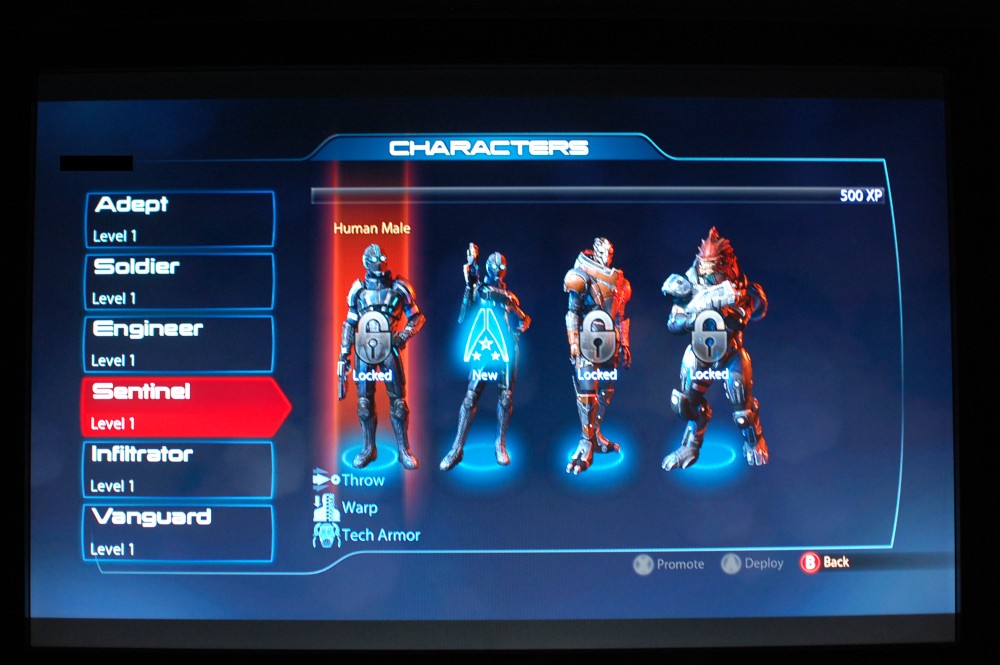Choose the Soldier class entry

click(179, 281)
